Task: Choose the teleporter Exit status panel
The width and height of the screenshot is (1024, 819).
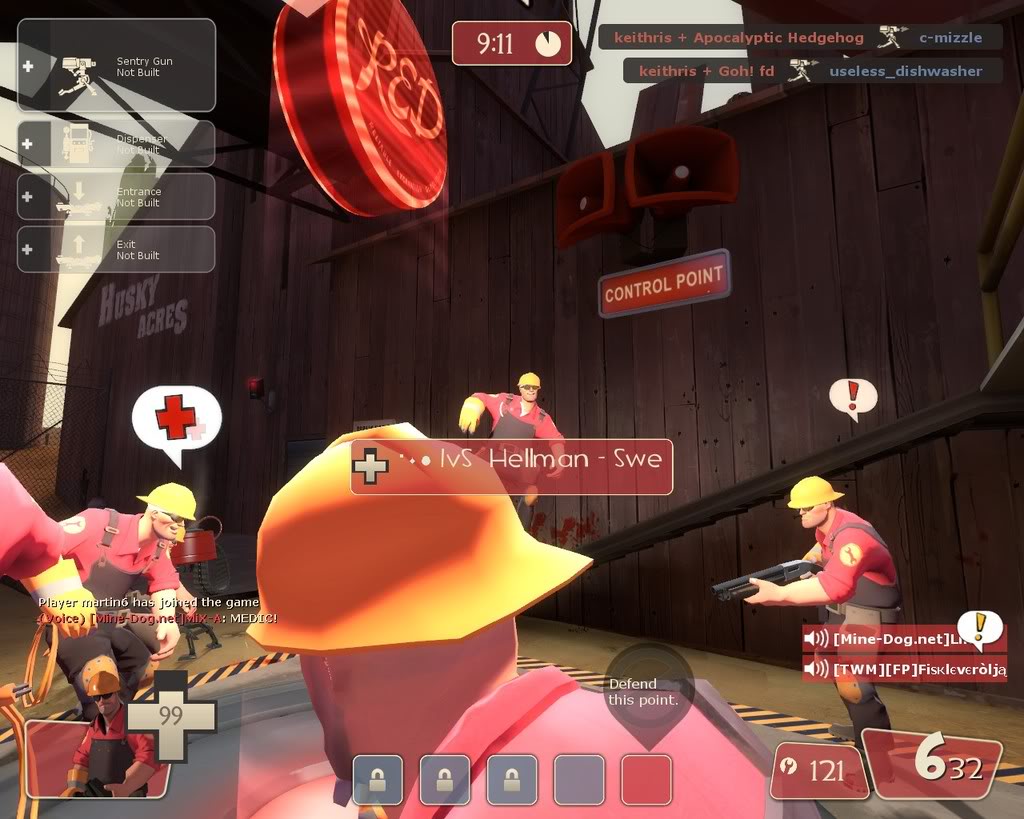Action: click(x=116, y=249)
